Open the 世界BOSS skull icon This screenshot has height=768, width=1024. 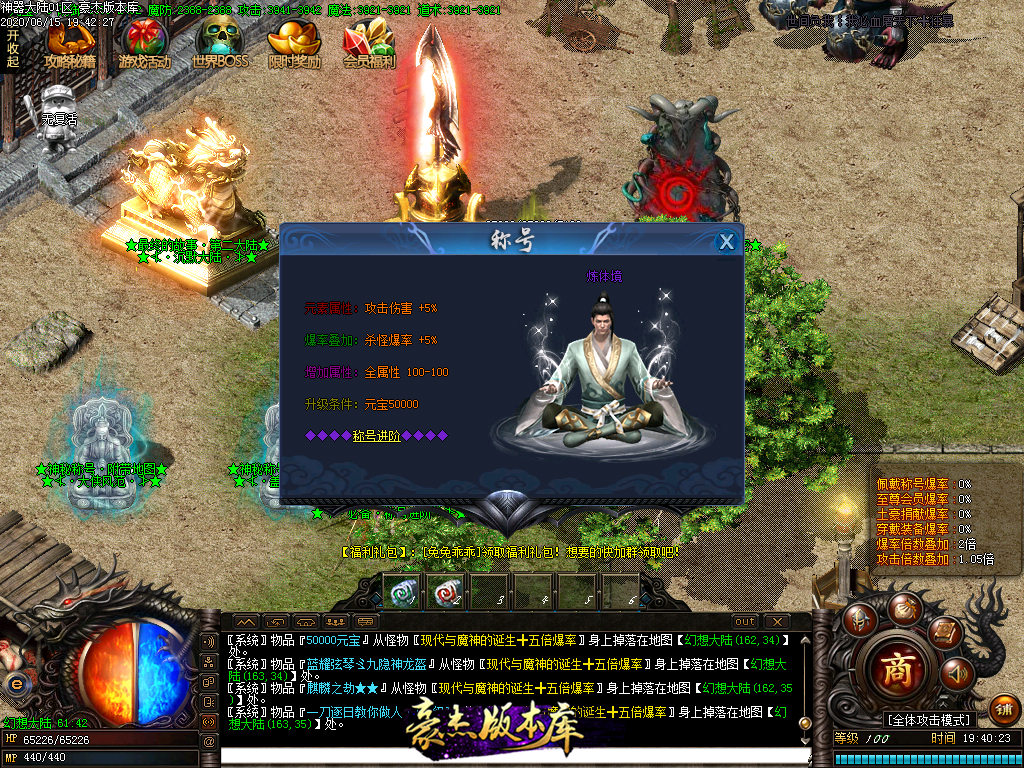point(219,44)
